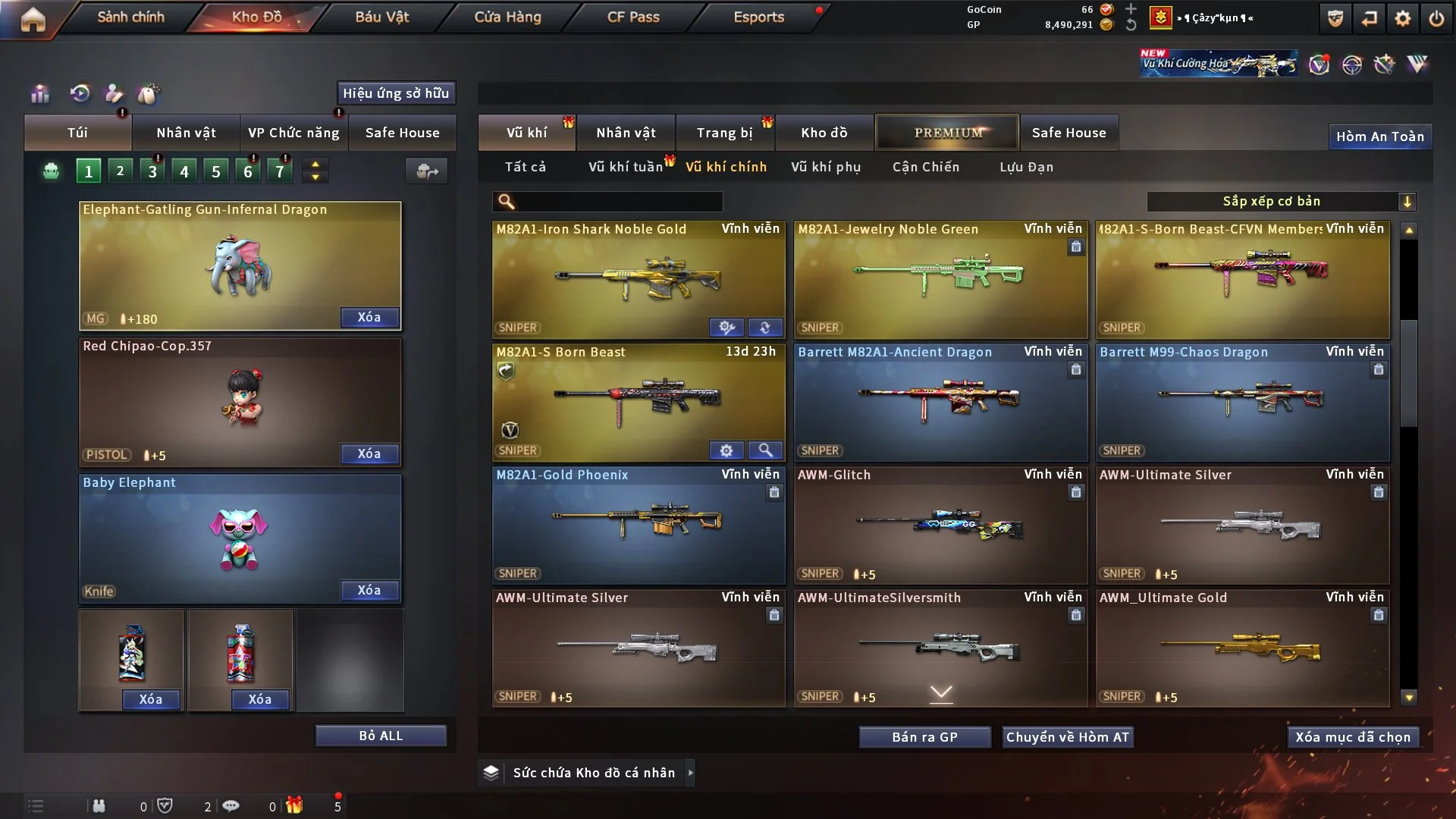
Task: Open the PREMIUM storage tab
Action: 947,133
